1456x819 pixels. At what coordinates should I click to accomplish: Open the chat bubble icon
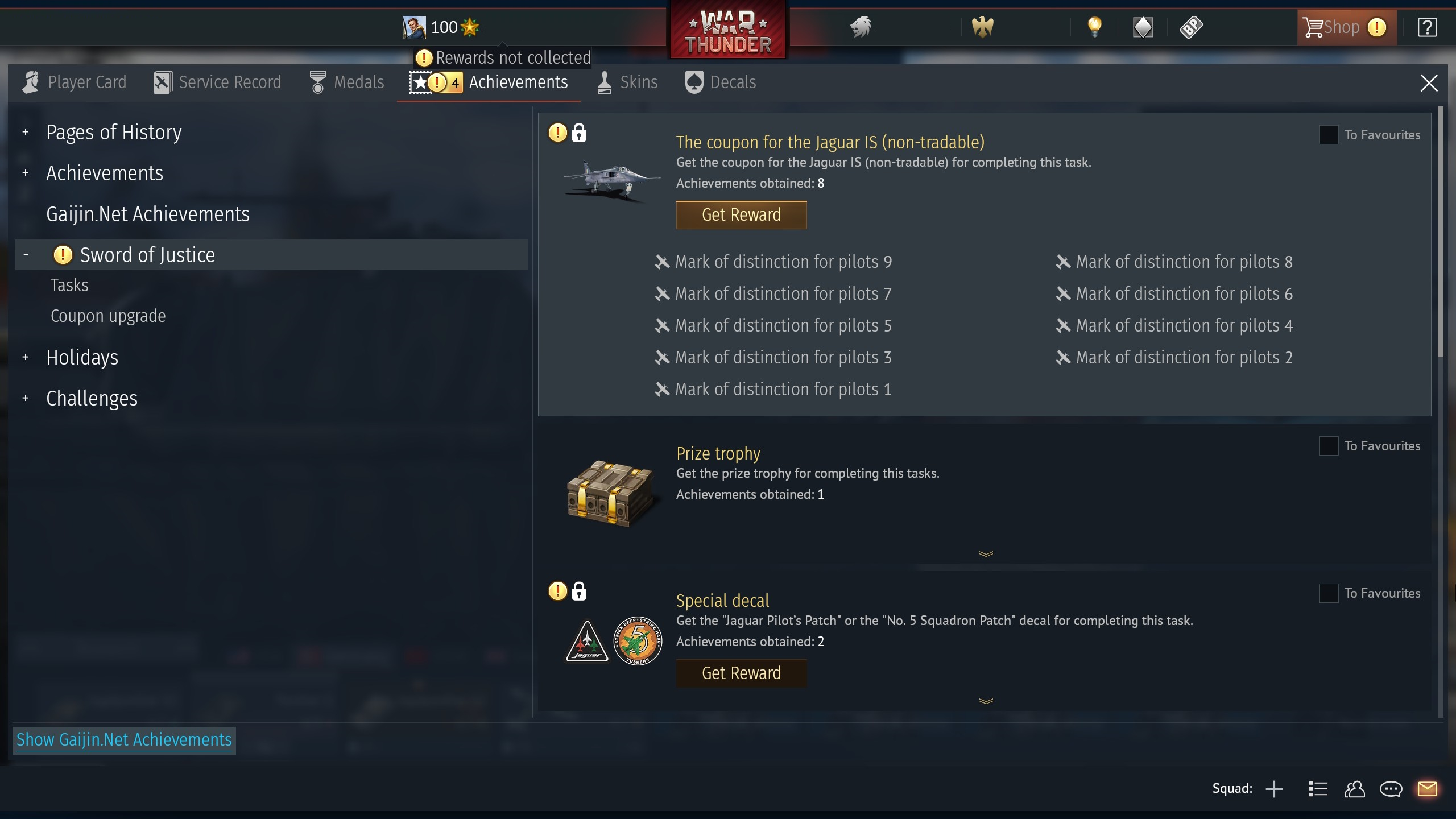pyautogui.click(x=1391, y=789)
